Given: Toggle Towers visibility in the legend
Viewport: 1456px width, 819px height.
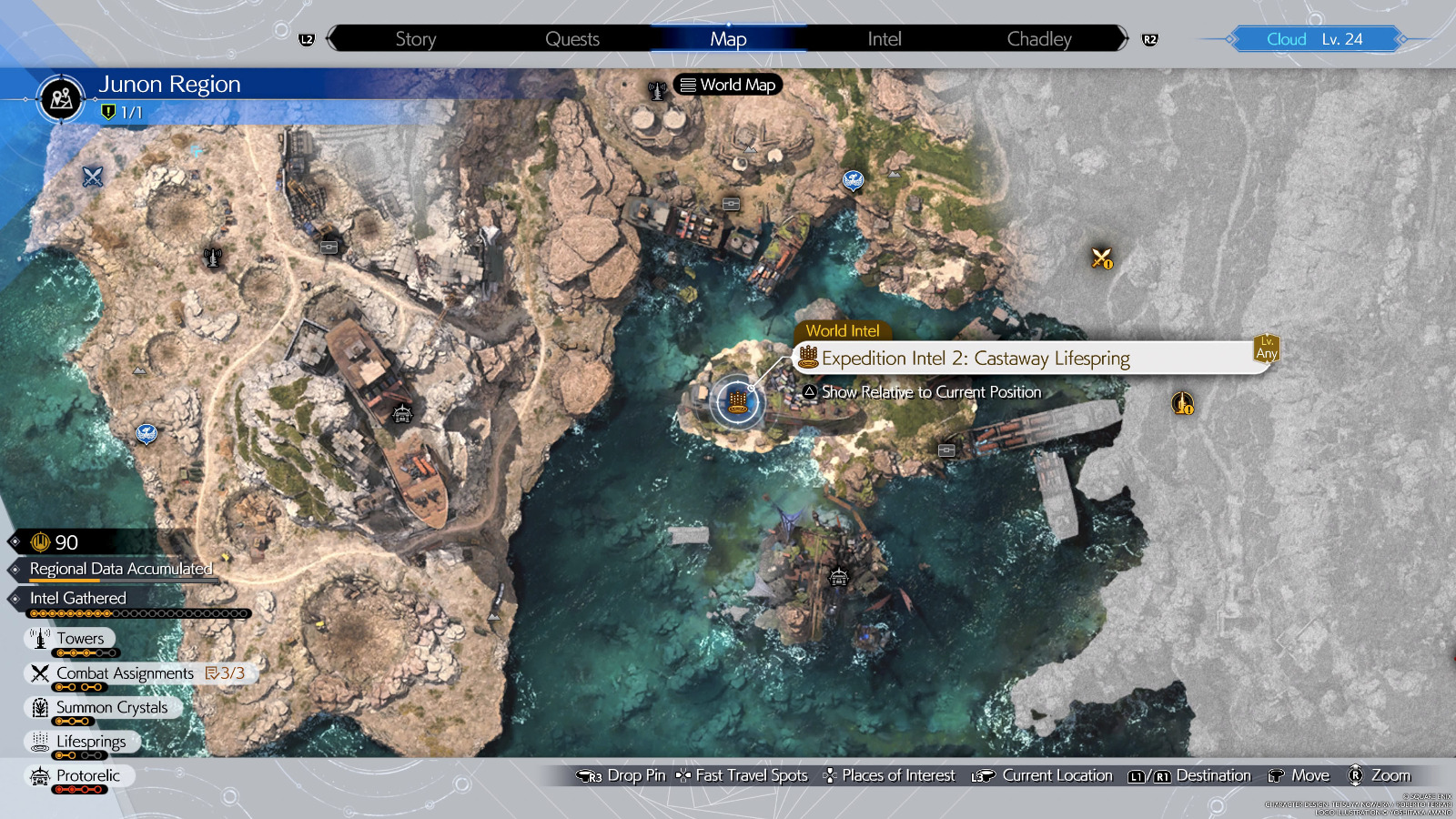Looking at the screenshot, I should [x=80, y=638].
